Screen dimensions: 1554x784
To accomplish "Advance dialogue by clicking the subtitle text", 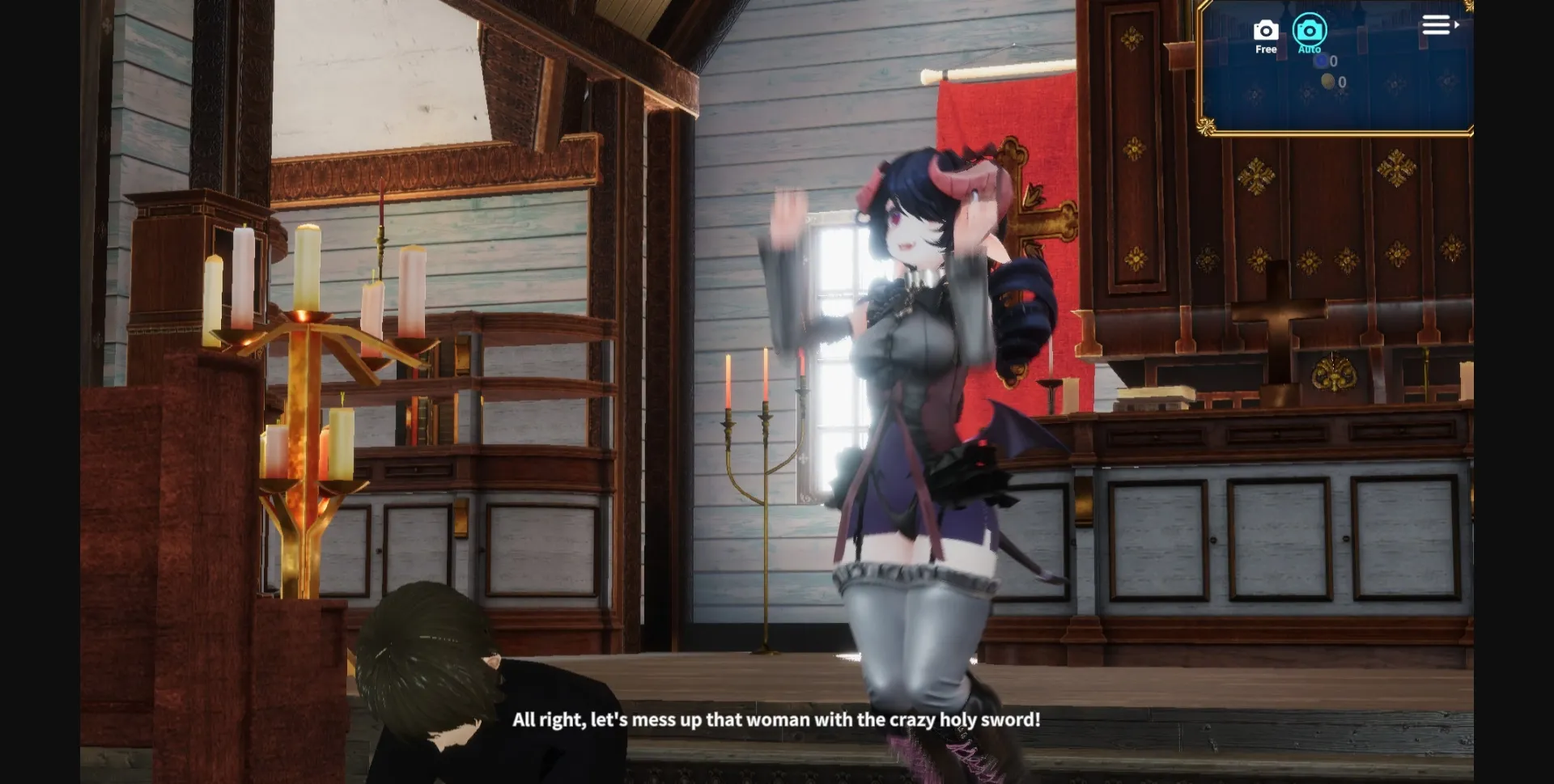I will pyautogui.click(x=777, y=718).
